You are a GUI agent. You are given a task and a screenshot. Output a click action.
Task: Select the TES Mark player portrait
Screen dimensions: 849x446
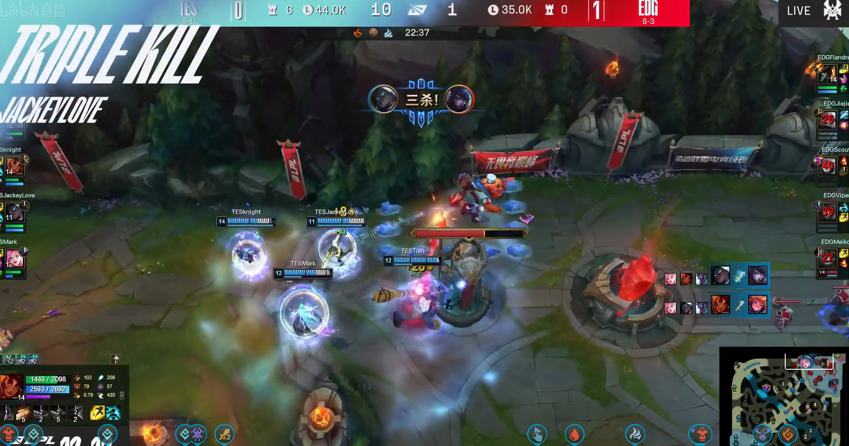click(13, 258)
